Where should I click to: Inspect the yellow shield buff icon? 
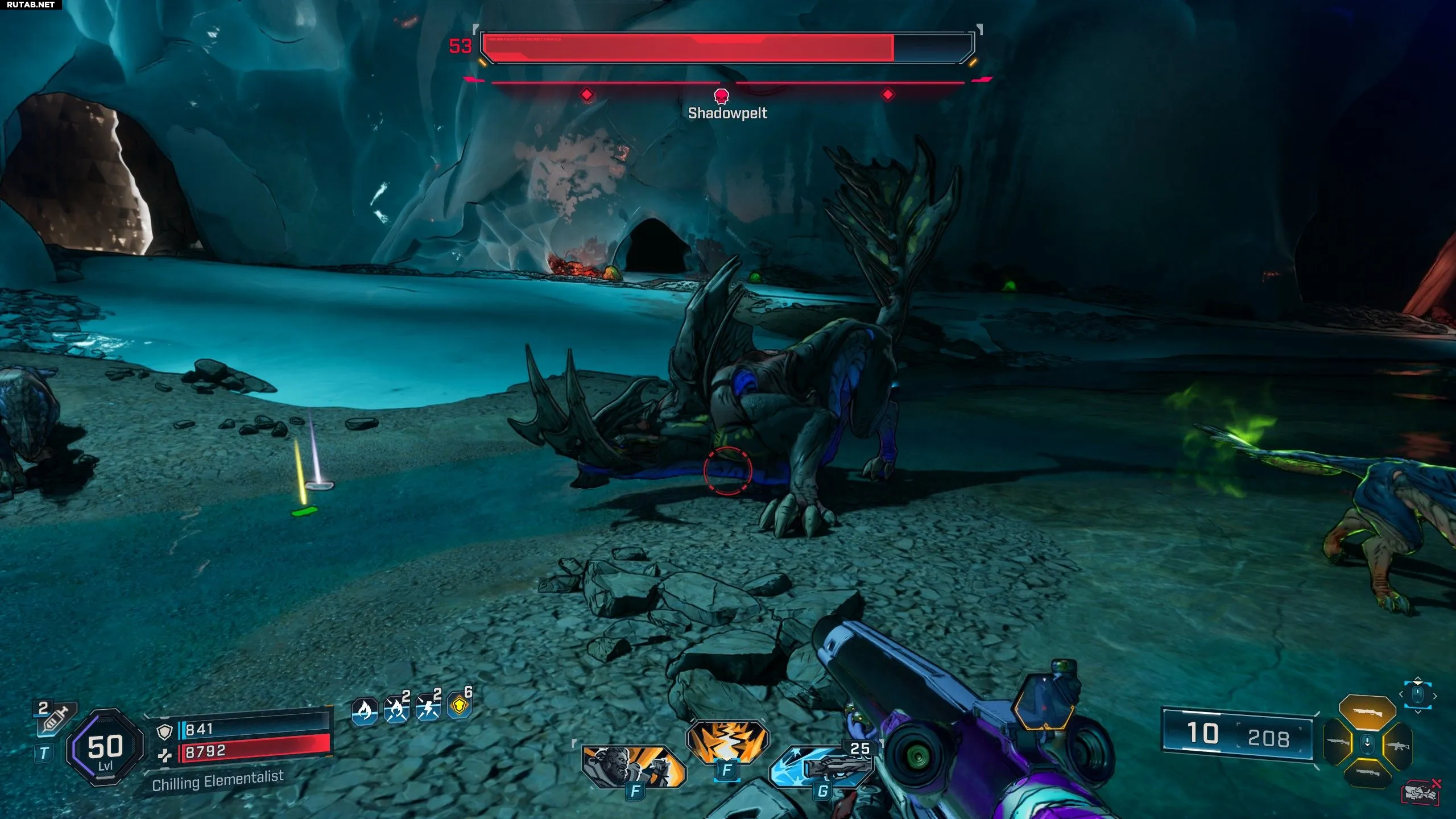(x=460, y=706)
